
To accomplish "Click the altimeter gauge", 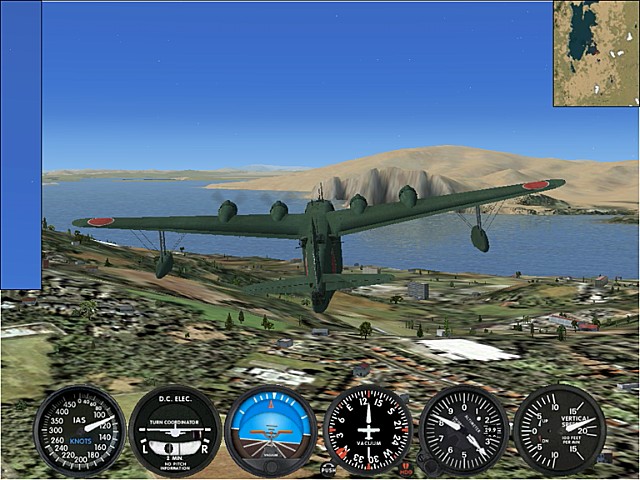I will click(x=463, y=429).
